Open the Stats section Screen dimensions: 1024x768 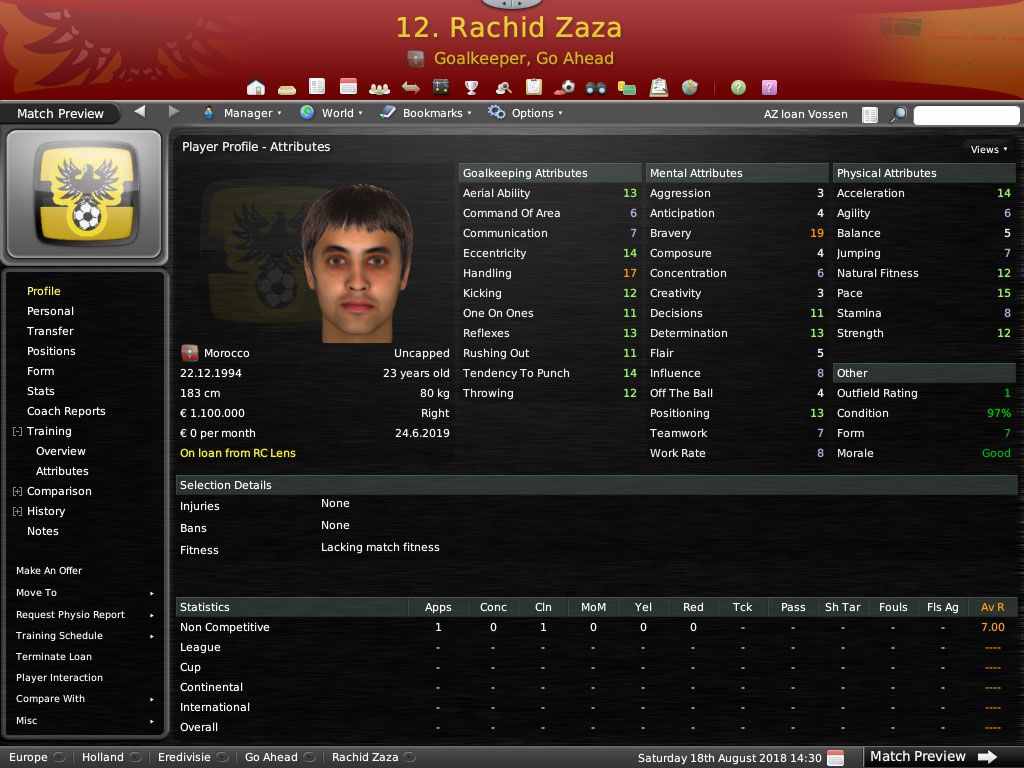point(41,391)
